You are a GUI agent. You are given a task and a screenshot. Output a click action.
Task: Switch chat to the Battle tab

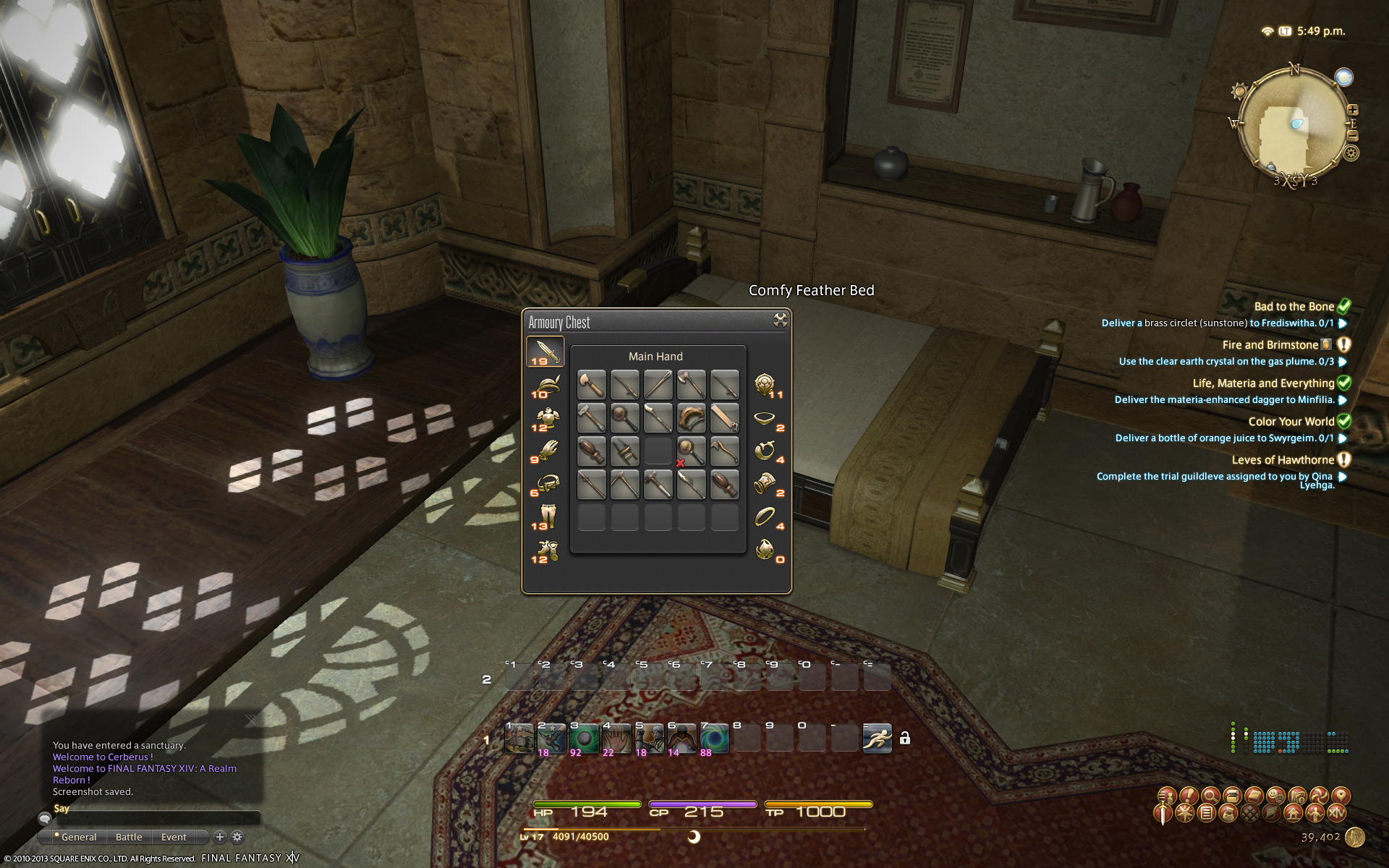point(129,837)
